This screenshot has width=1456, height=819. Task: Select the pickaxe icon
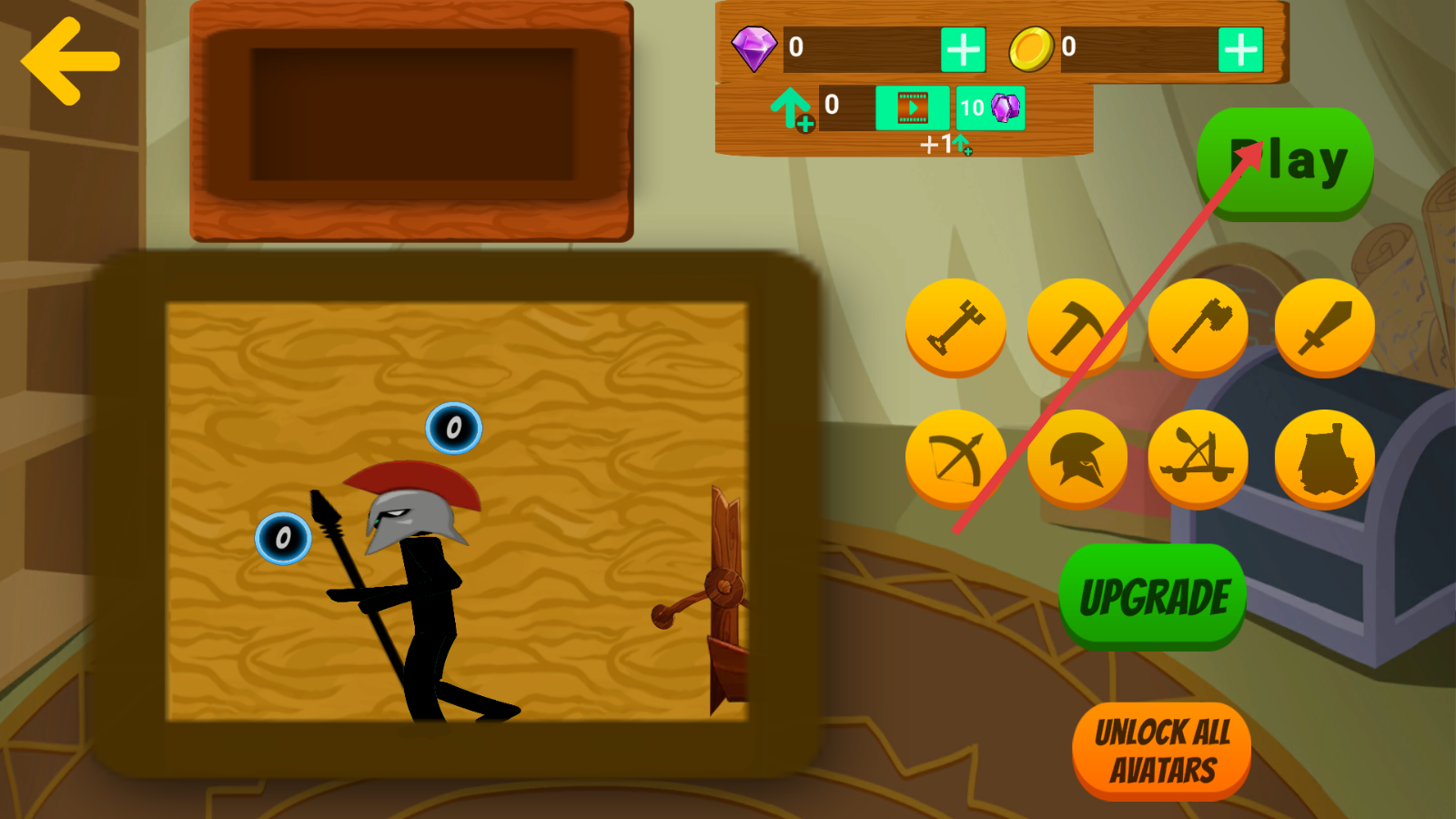[x=1077, y=327]
